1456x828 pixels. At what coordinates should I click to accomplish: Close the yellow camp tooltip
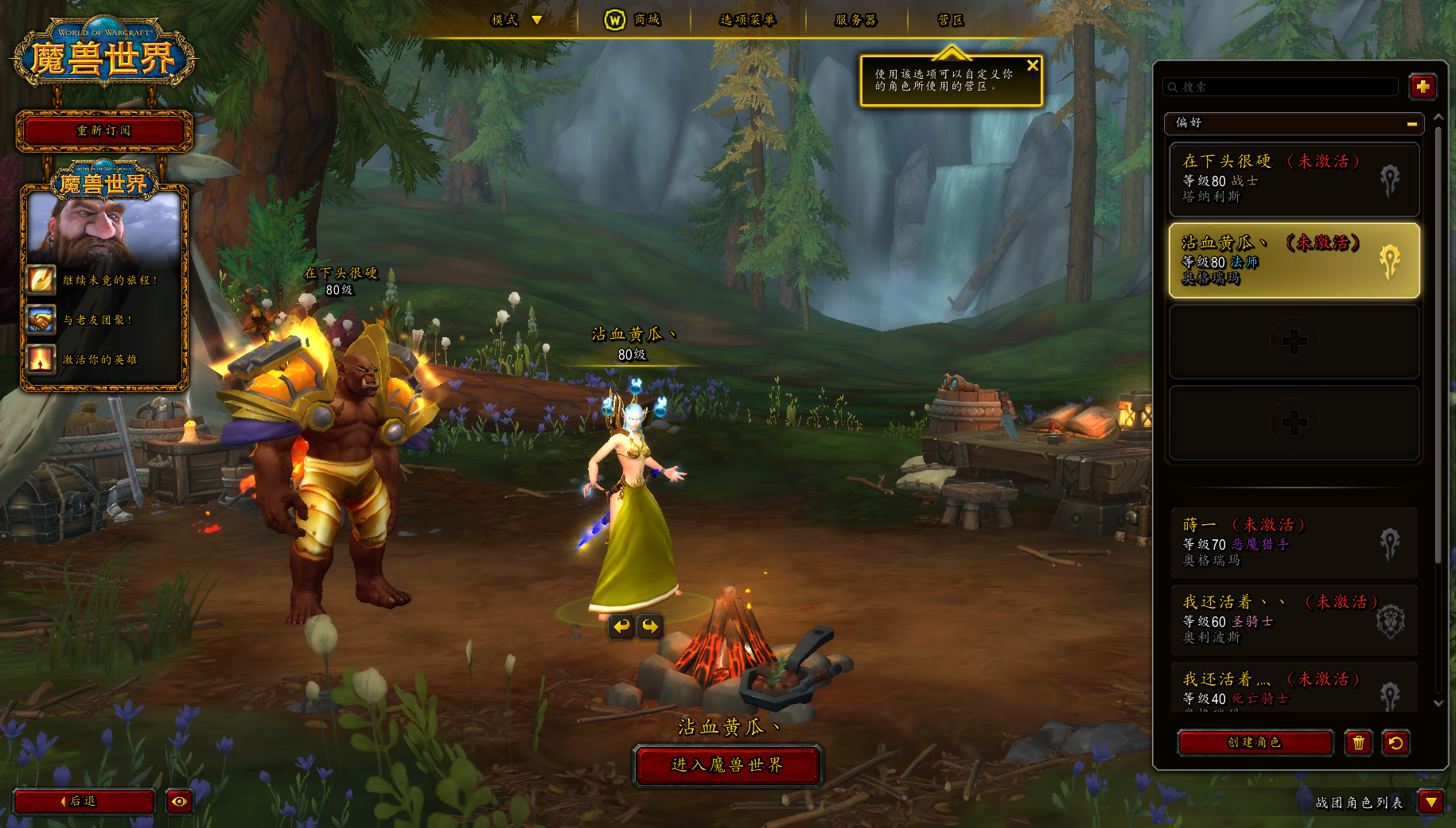1032,66
